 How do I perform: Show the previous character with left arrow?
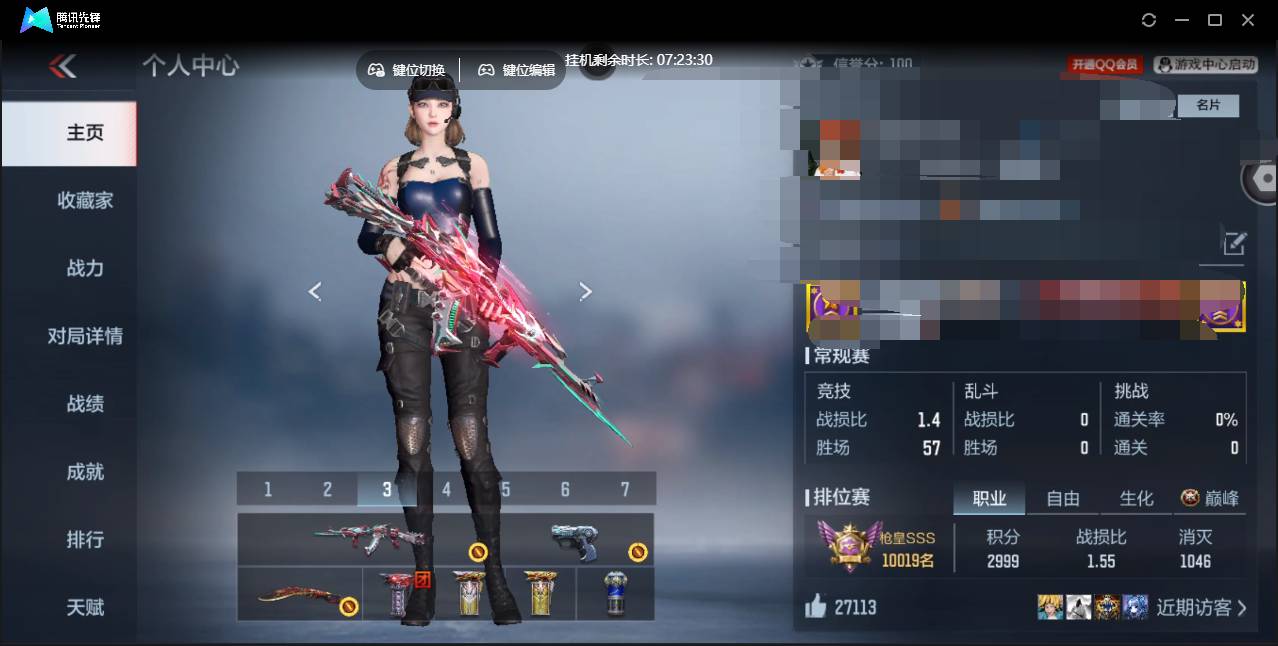(x=315, y=291)
